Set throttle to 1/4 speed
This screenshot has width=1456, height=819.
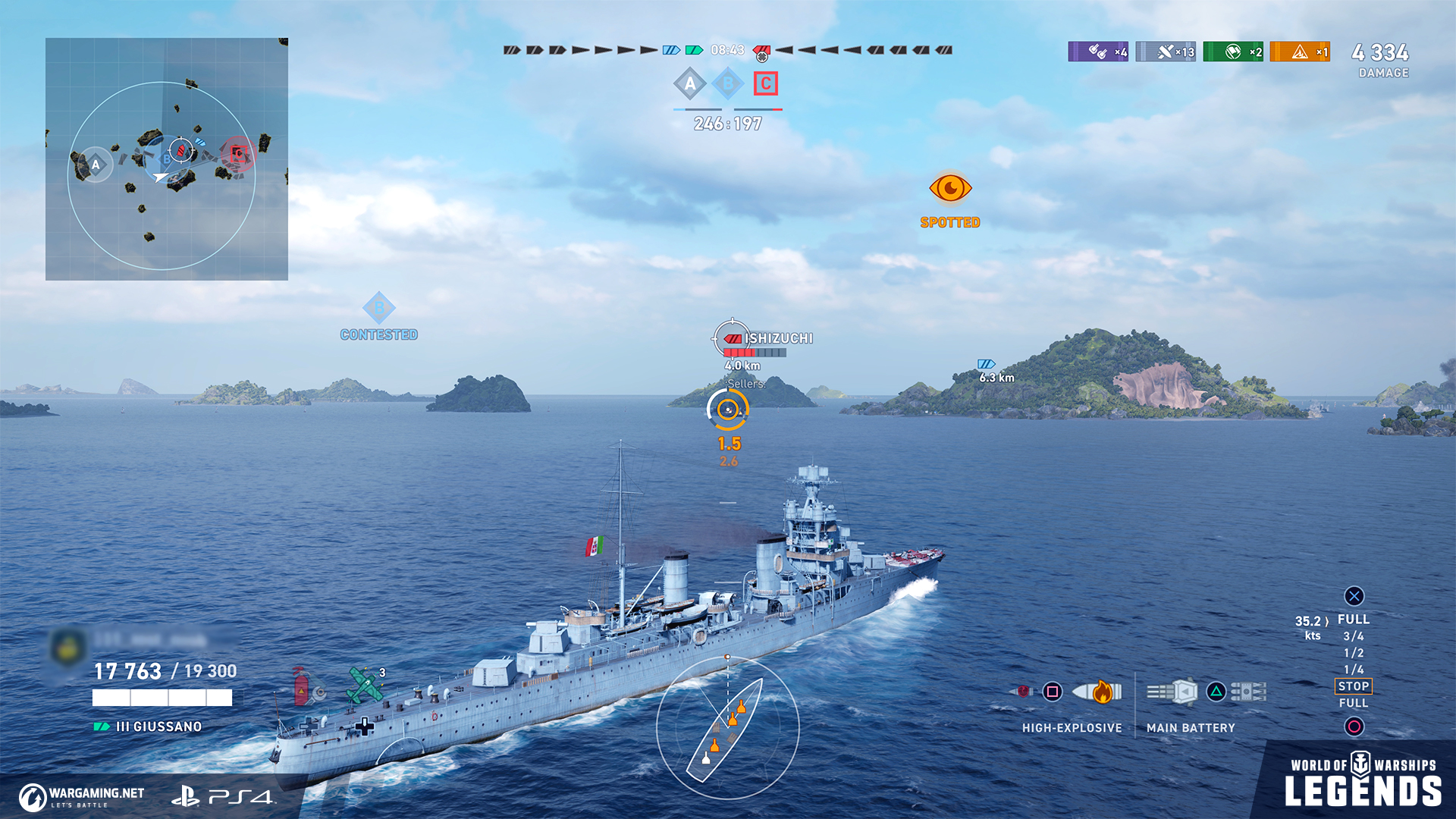pyautogui.click(x=1354, y=670)
